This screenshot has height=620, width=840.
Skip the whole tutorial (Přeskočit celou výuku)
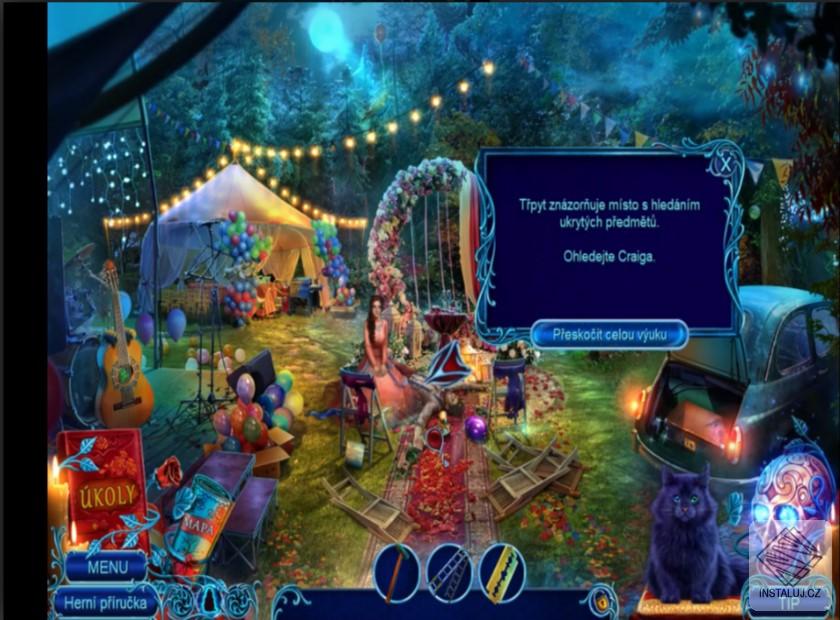[608, 334]
